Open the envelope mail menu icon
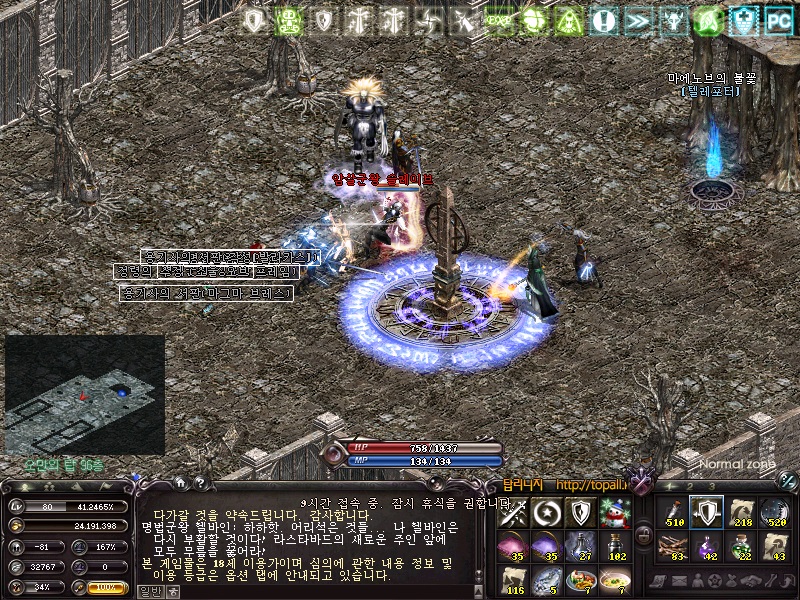 tap(676, 581)
